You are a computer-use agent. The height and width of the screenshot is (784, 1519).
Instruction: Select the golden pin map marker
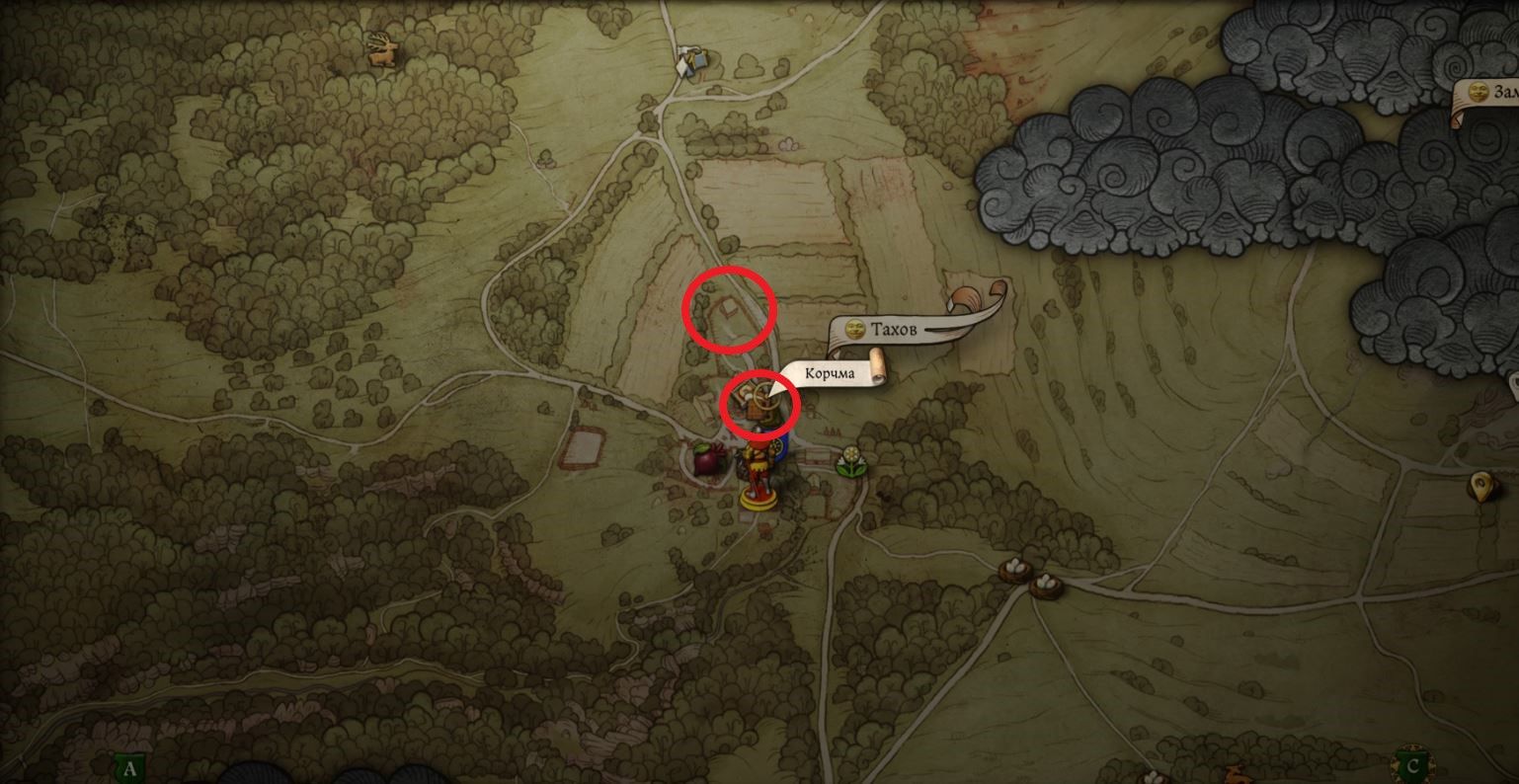(x=1479, y=485)
